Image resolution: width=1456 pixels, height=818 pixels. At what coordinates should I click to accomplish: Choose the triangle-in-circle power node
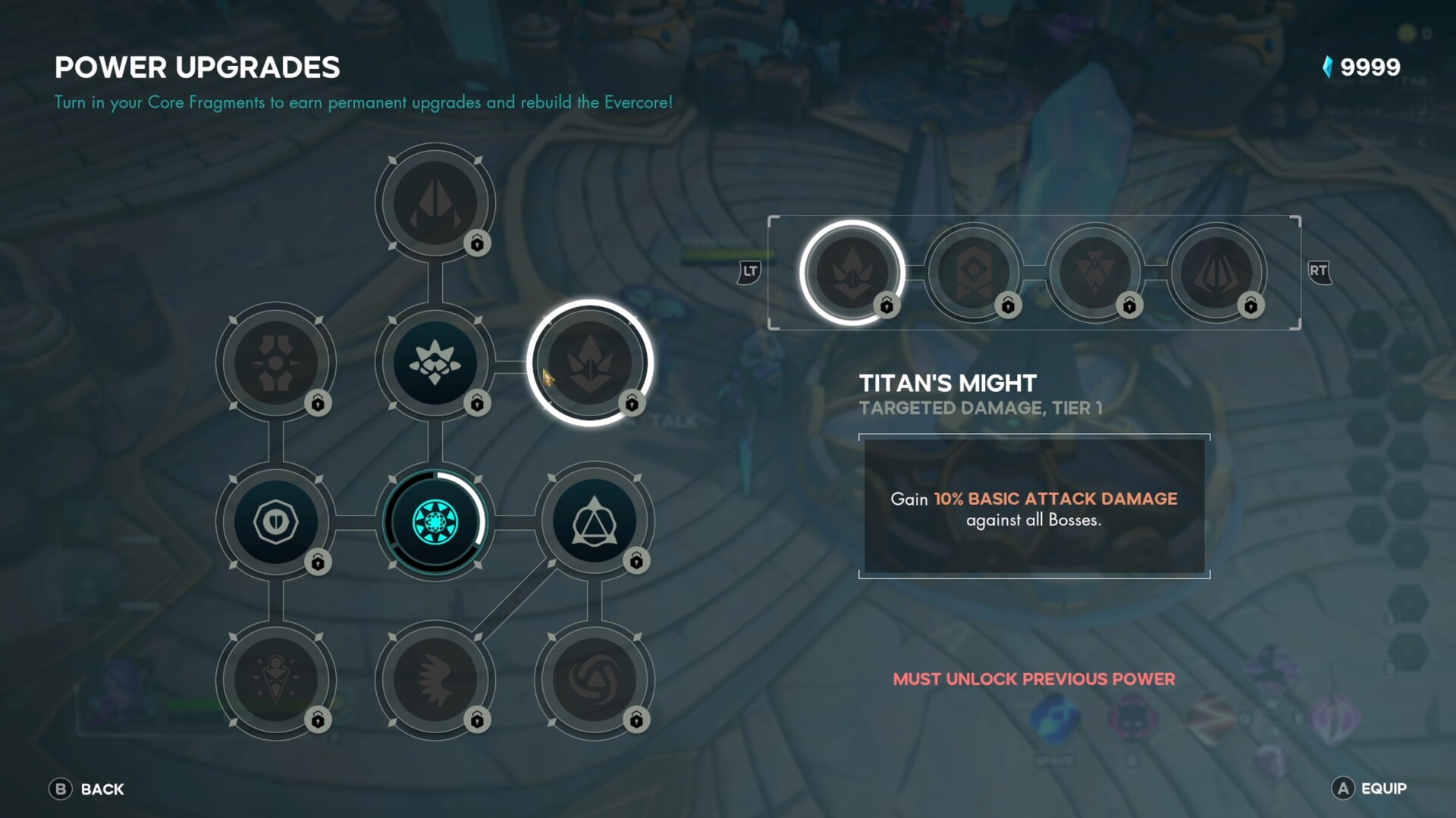(x=594, y=522)
